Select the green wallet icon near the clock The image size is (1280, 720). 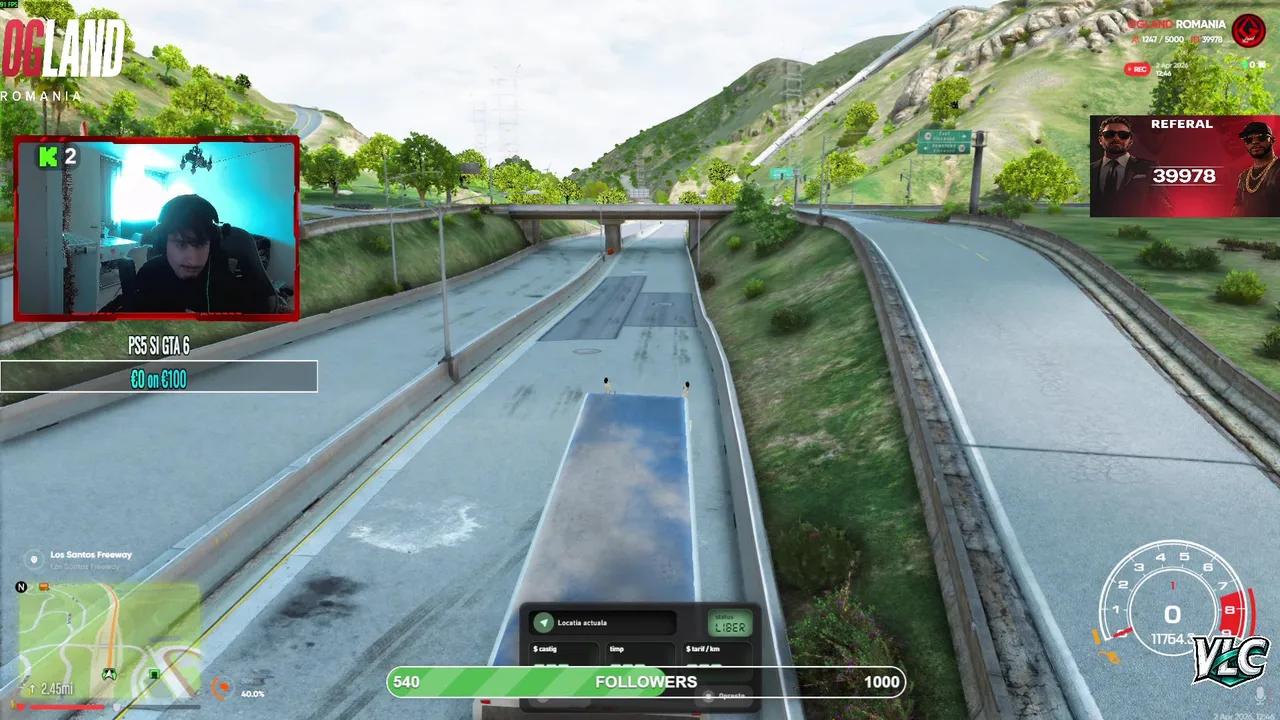point(1244,63)
